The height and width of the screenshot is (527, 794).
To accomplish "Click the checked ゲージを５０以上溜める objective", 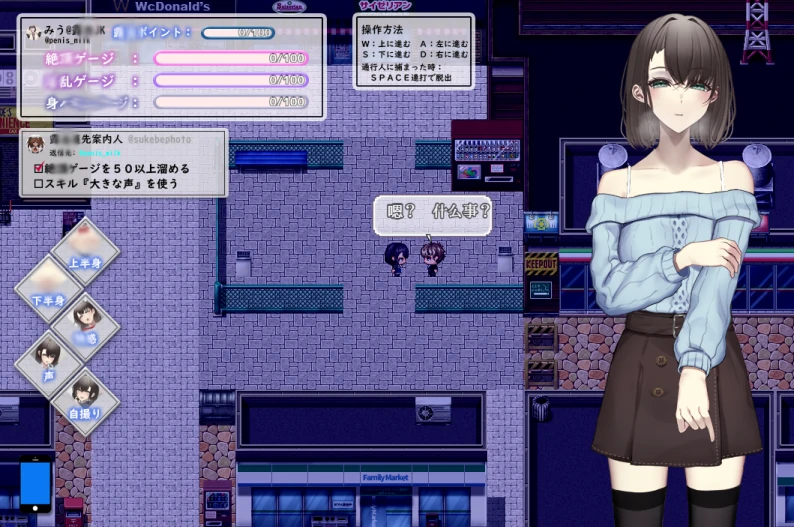I will tap(40, 168).
